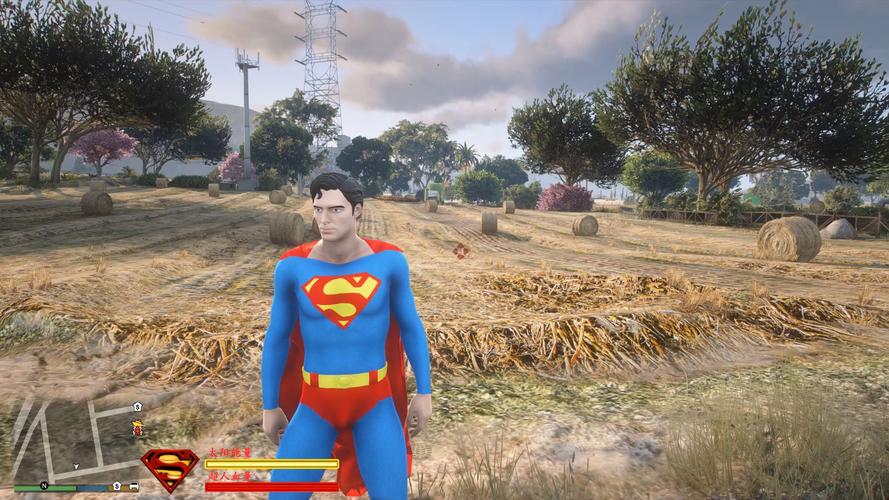Select the dollar house marker on minimap
The image size is (889, 500).
(x=137, y=407)
